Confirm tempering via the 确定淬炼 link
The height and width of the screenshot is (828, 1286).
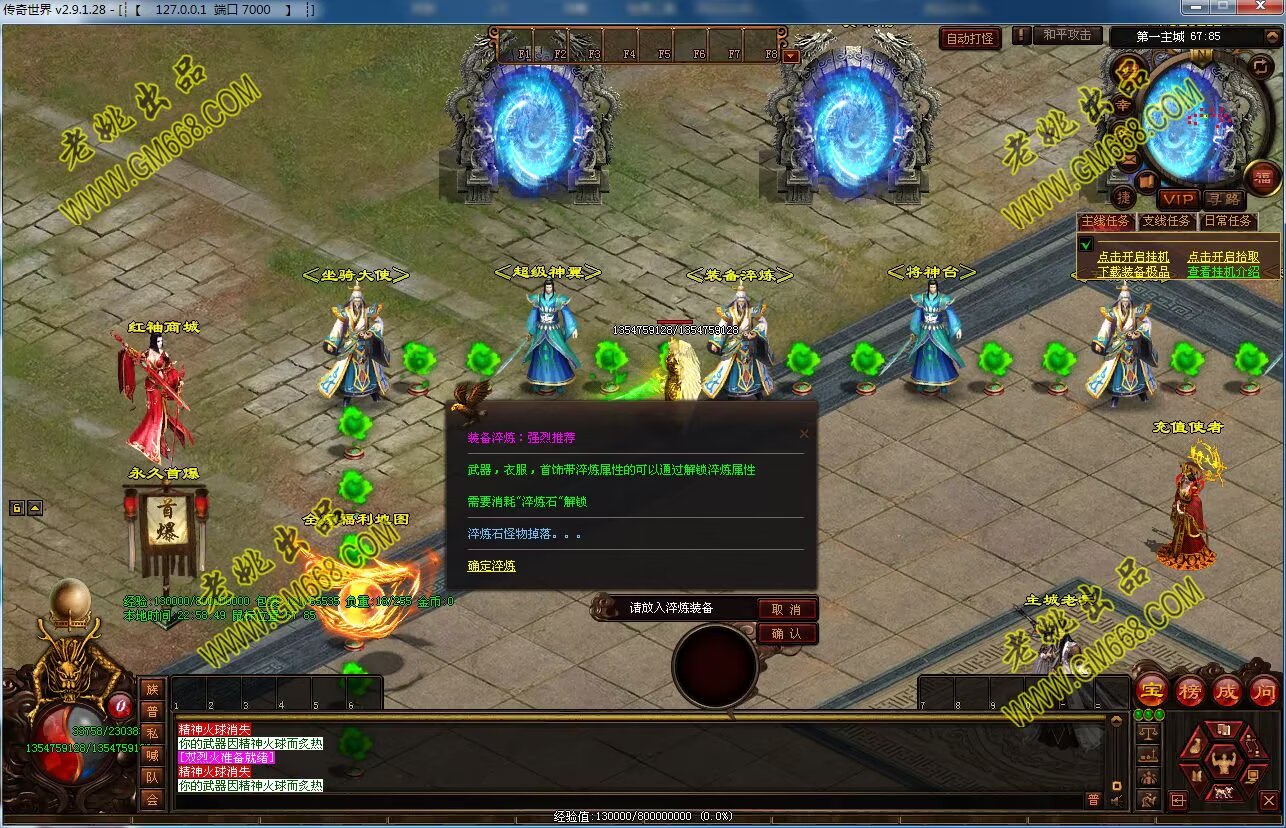(492, 566)
